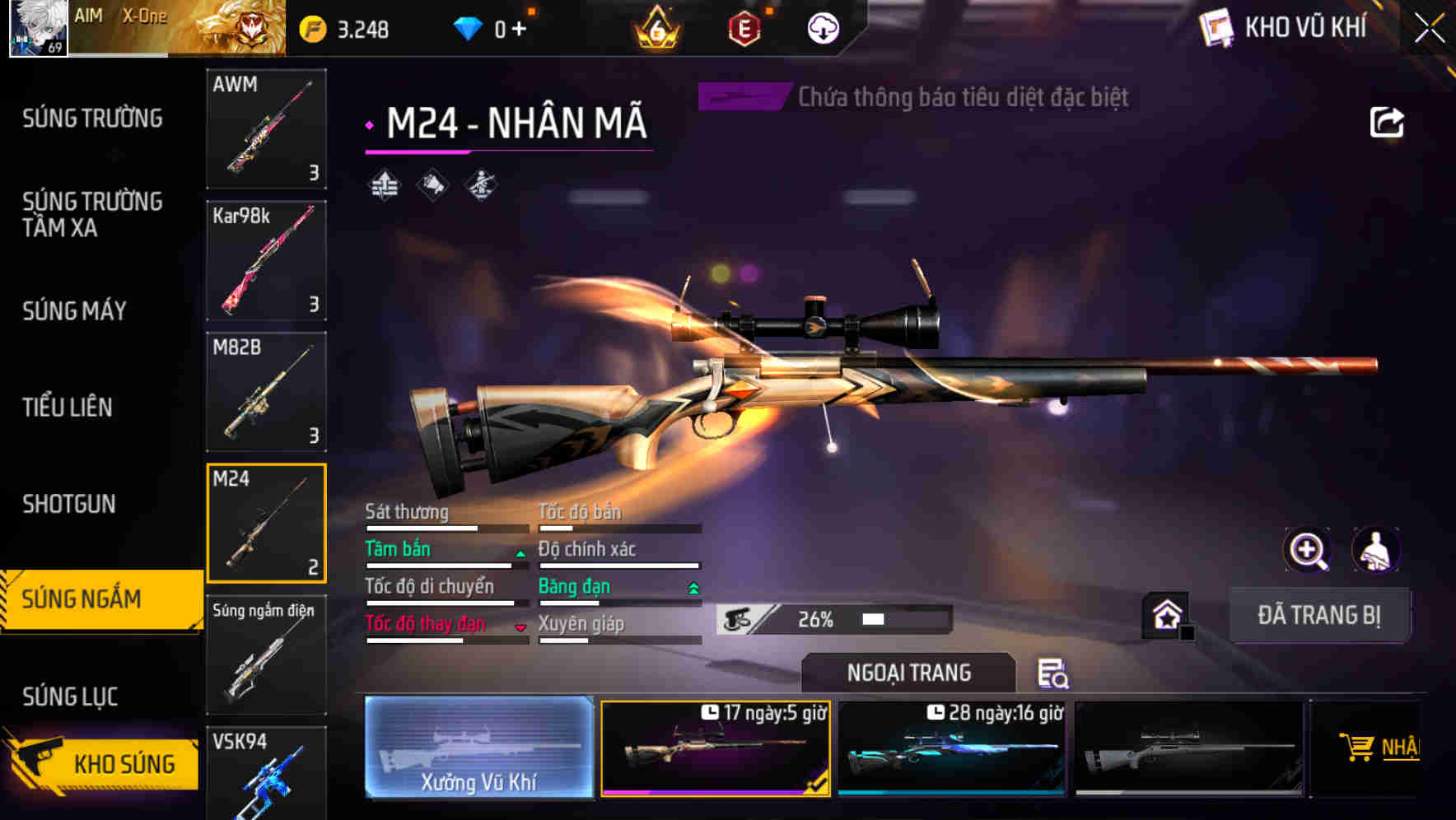
Task: Select the skin expiring in 28 ngày
Action: point(953,749)
